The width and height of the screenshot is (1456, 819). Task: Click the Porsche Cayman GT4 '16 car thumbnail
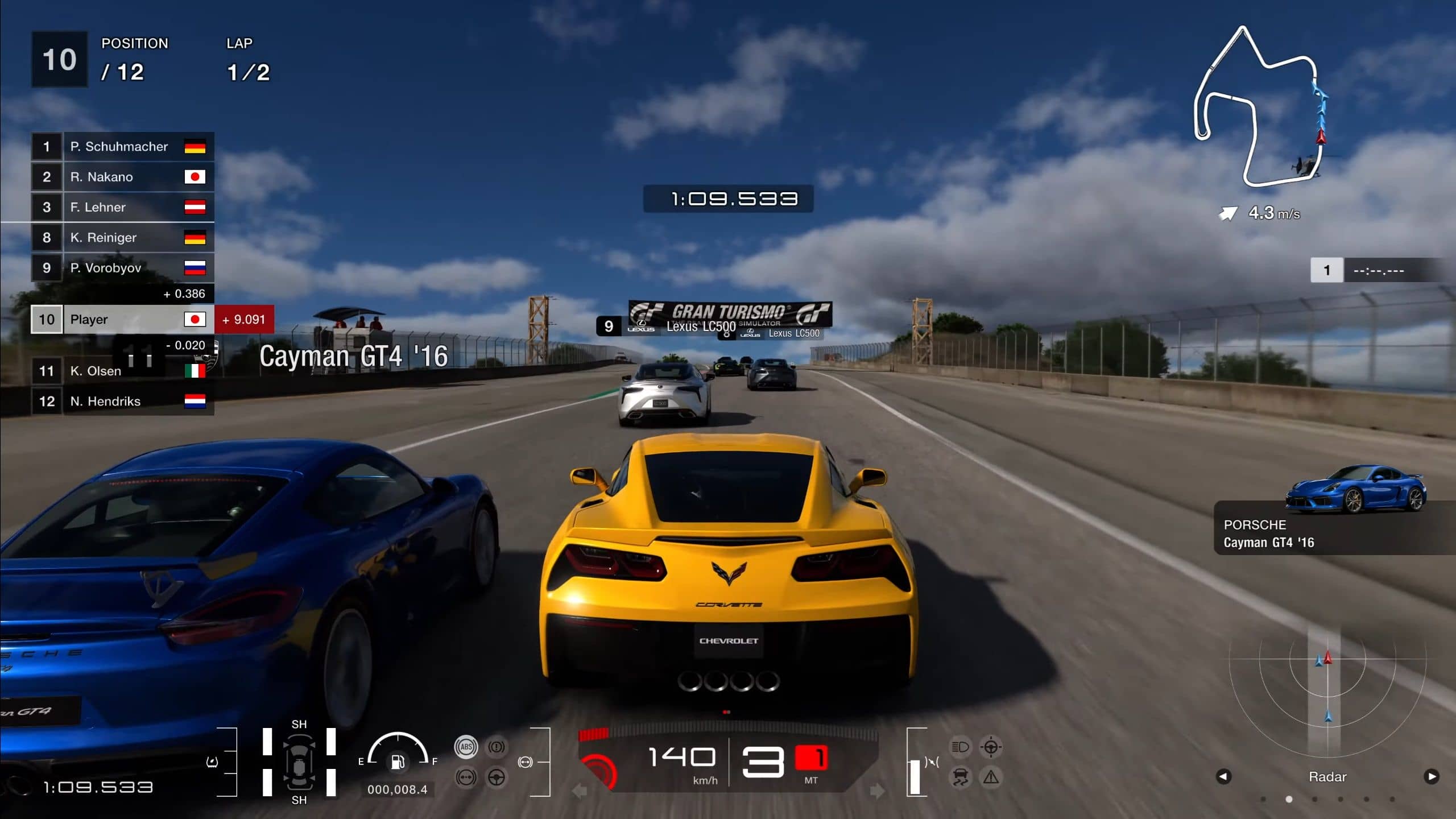(x=1356, y=490)
